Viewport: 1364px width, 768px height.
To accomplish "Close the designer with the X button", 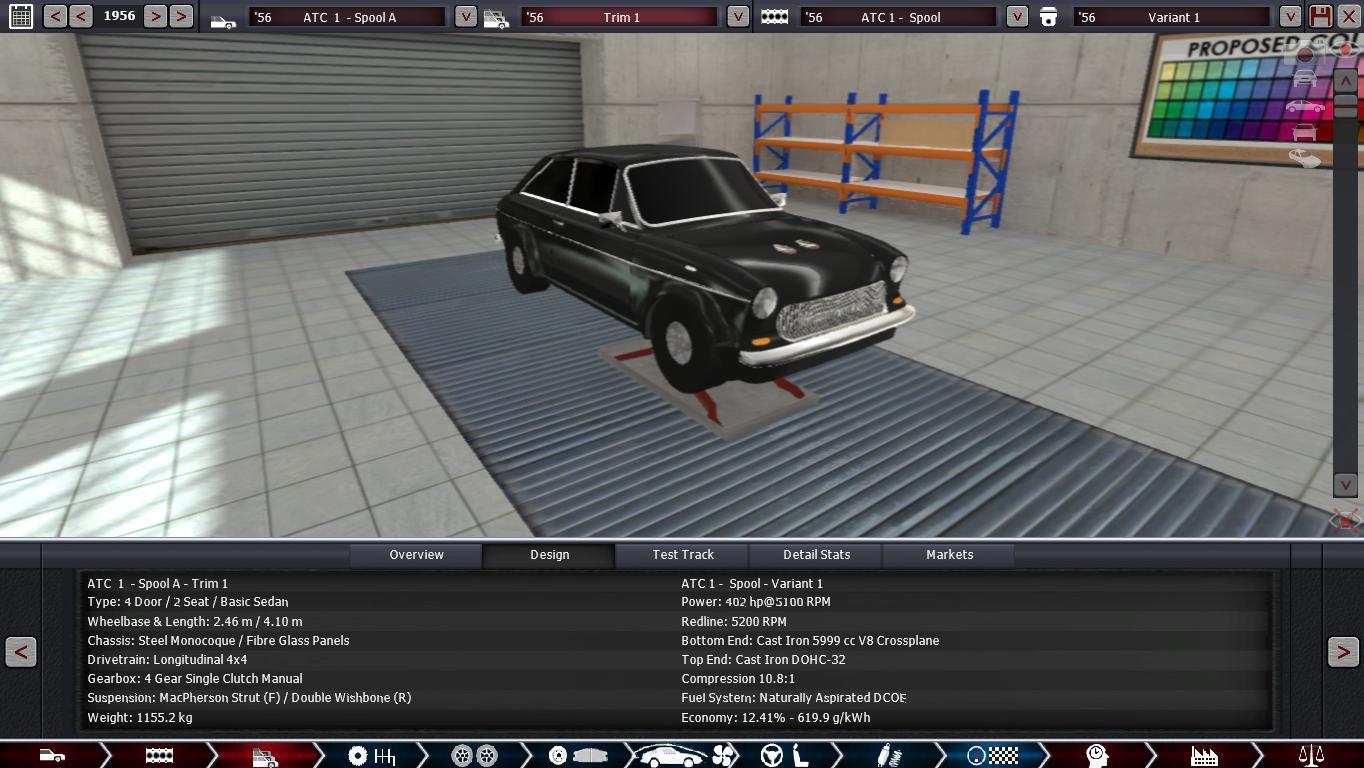I will pyautogui.click(x=1348, y=16).
